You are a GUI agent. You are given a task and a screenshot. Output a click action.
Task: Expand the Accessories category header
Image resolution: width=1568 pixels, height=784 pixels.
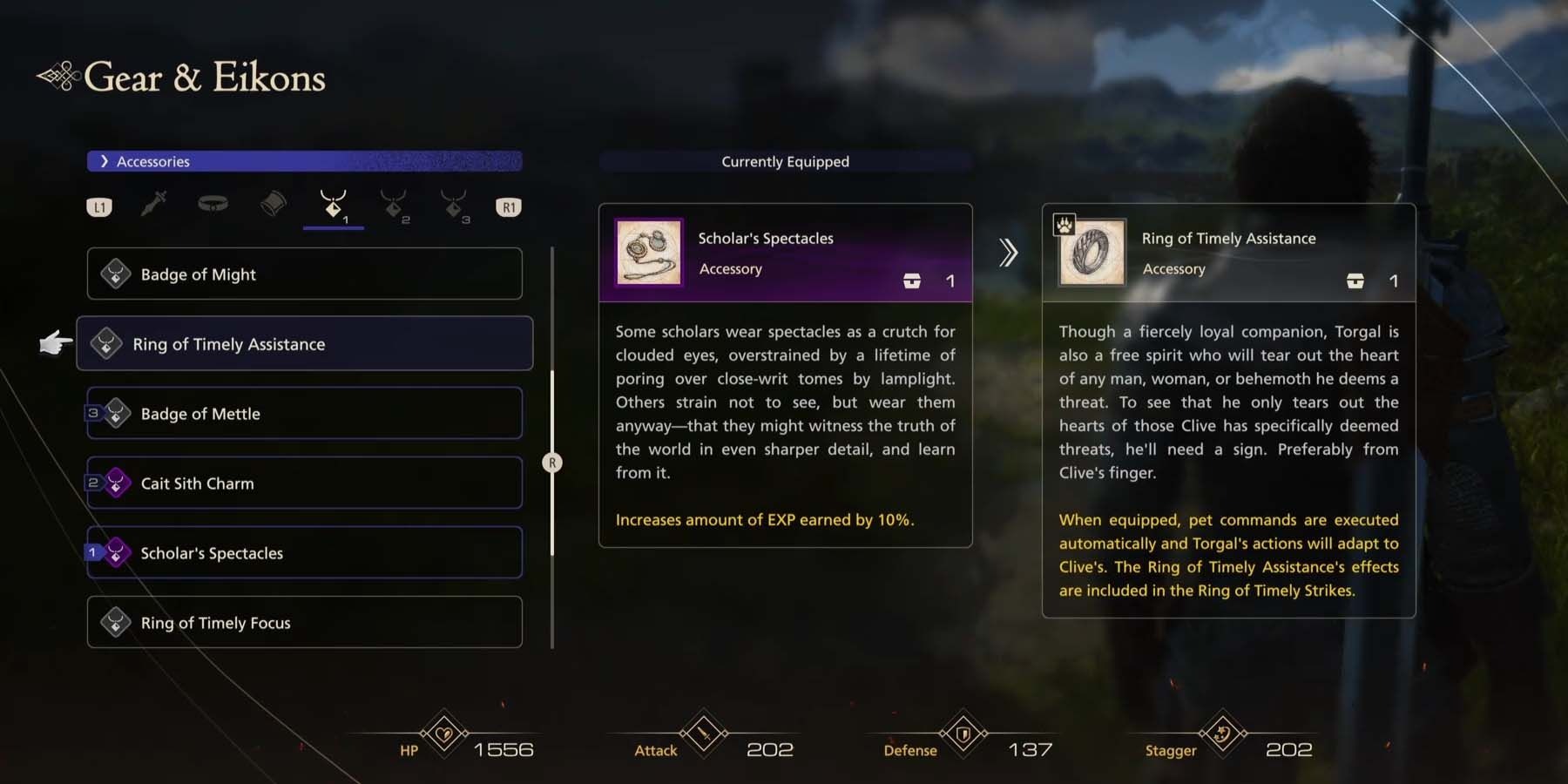(x=304, y=161)
